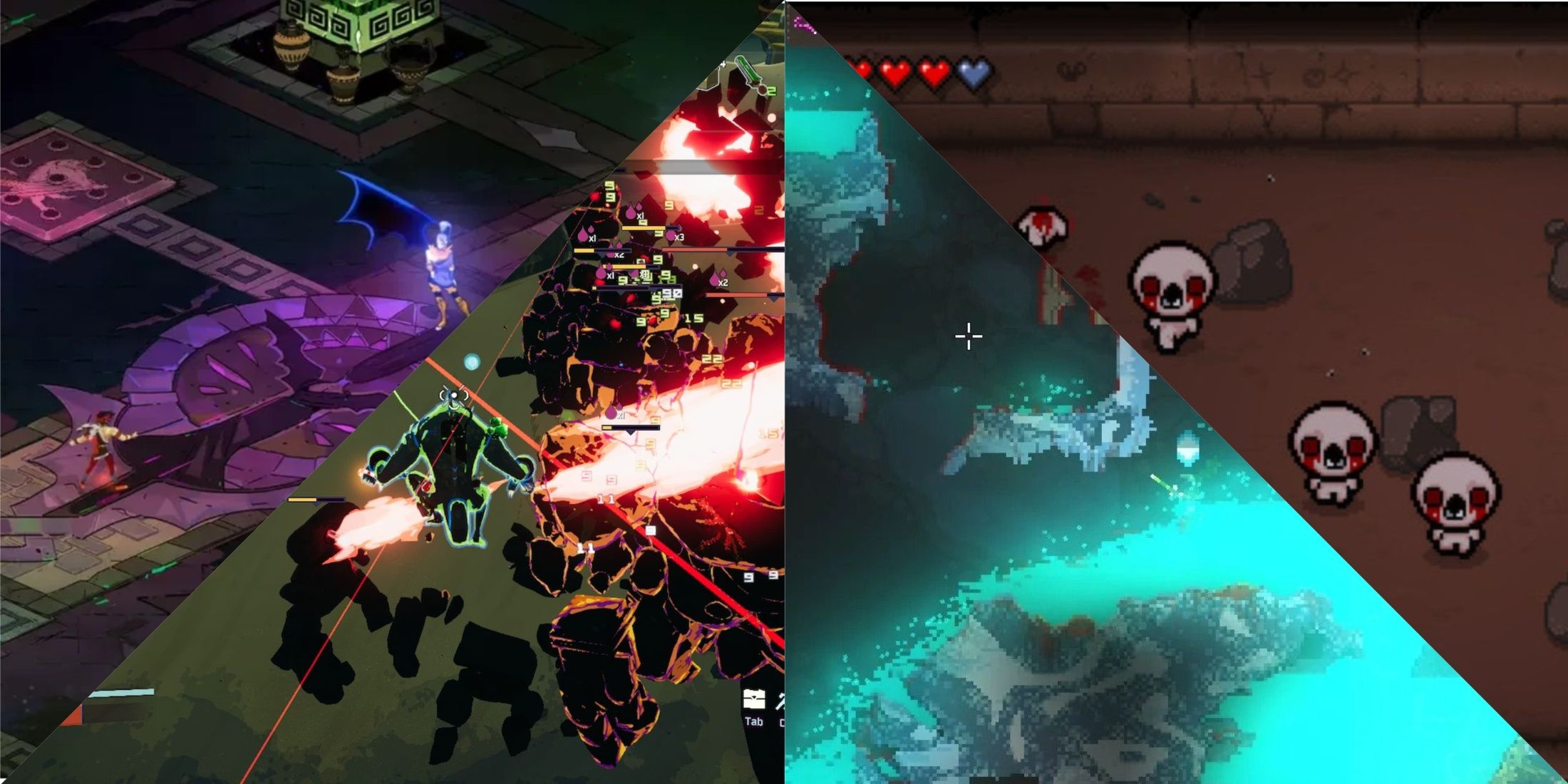
Task: Click the blood drop pickup icon near enemies
Action: [x=630, y=214]
